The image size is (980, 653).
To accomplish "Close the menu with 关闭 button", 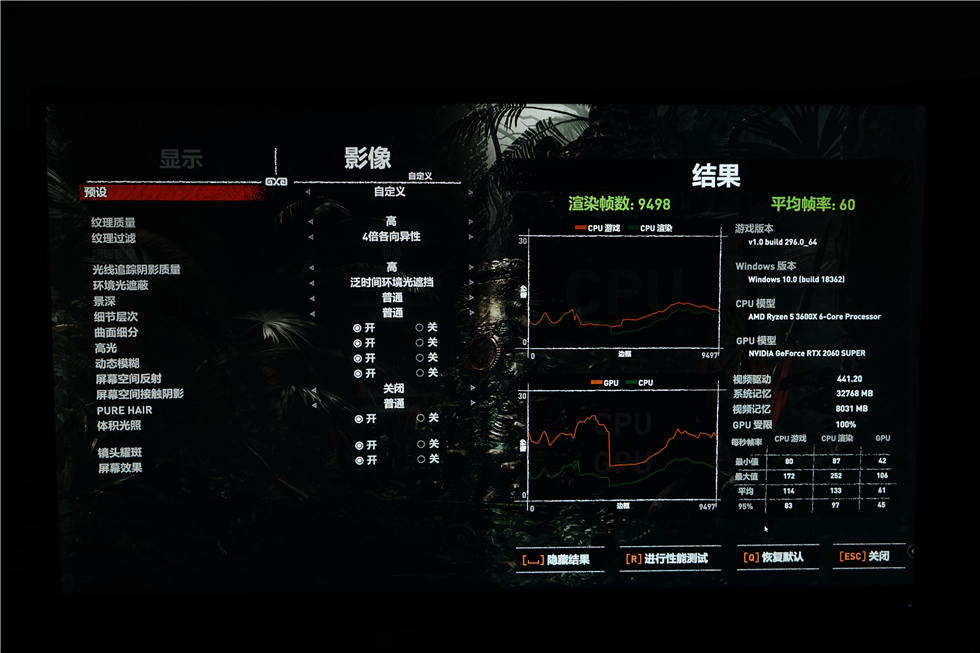I will pos(867,557).
